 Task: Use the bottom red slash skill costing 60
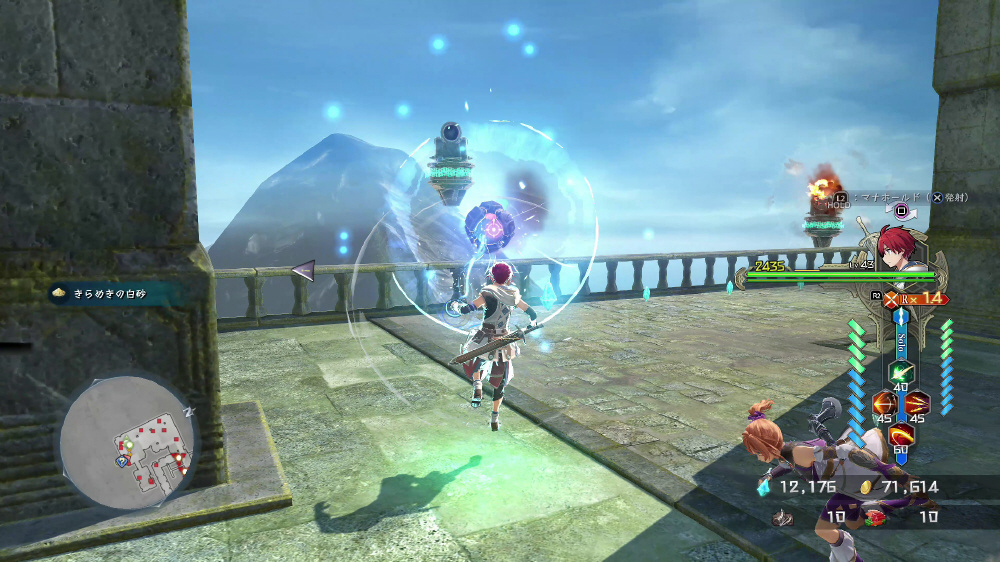point(901,437)
